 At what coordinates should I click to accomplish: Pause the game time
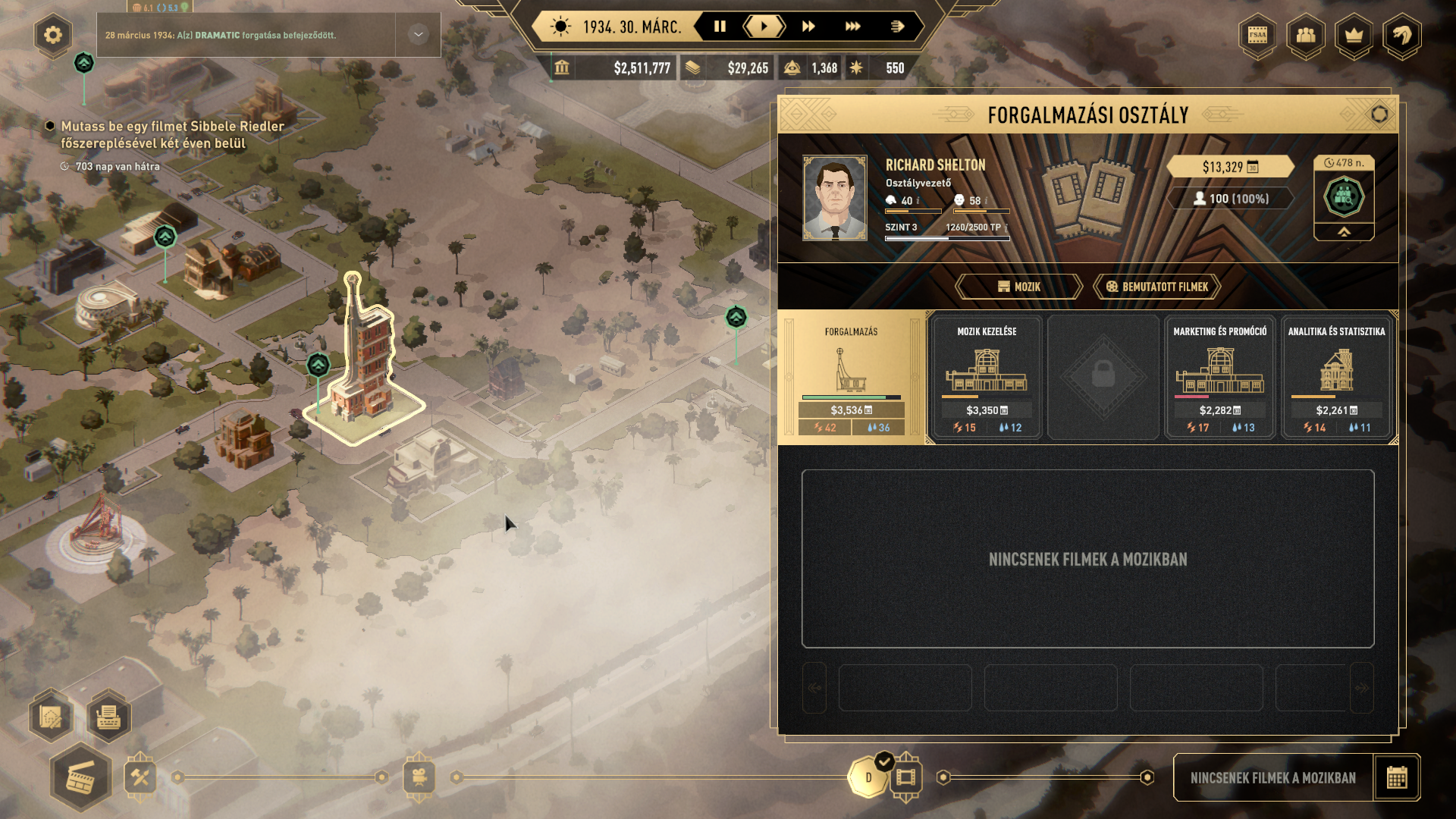[x=720, y=27]
